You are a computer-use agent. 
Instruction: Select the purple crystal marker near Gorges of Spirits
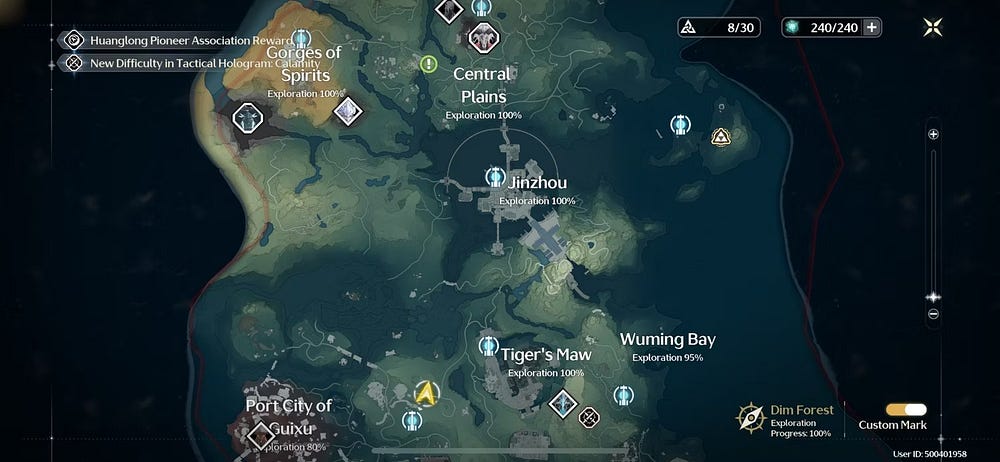[x=347, y=111]
